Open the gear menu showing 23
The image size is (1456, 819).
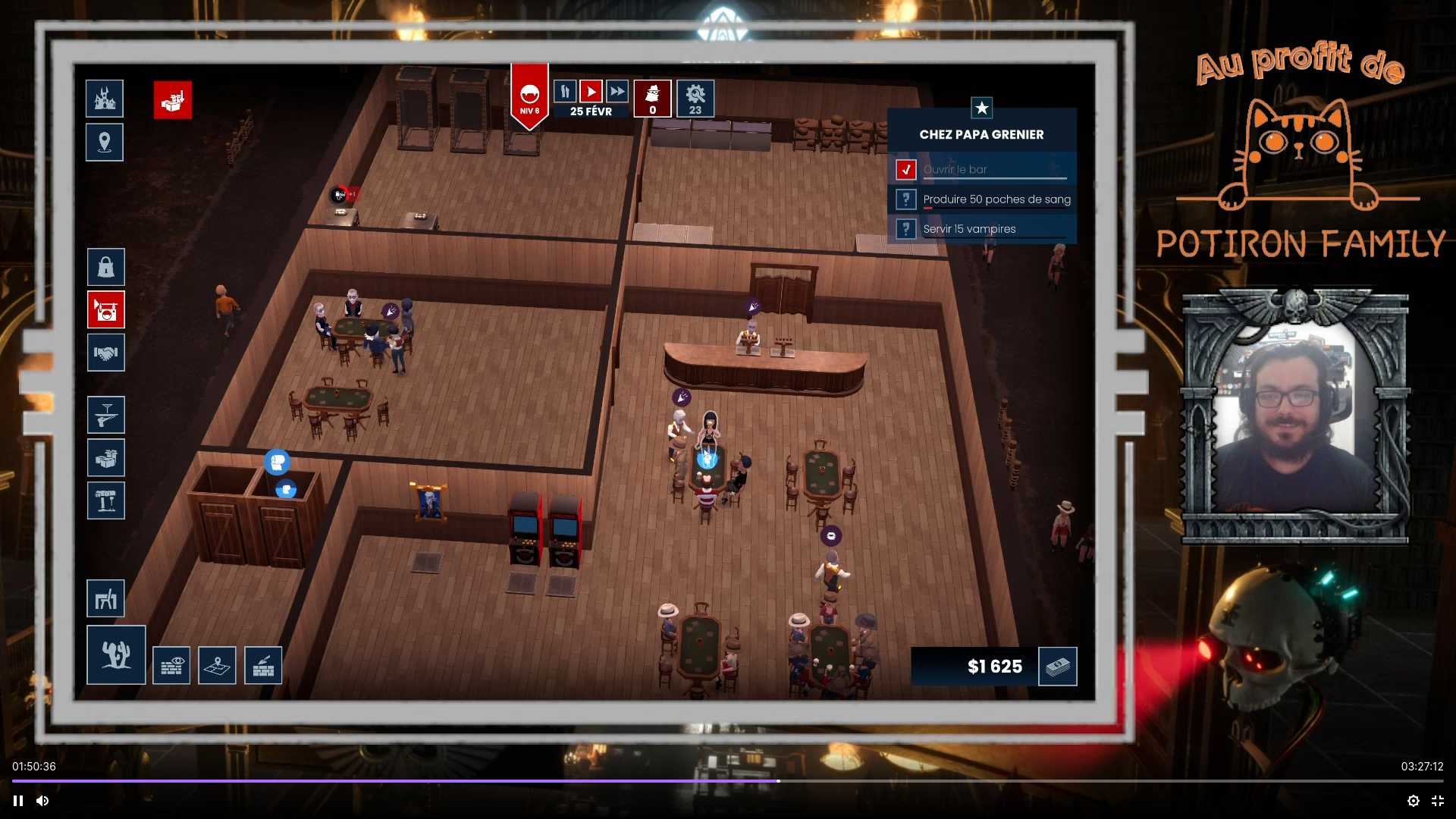click(x=695, y=98)
